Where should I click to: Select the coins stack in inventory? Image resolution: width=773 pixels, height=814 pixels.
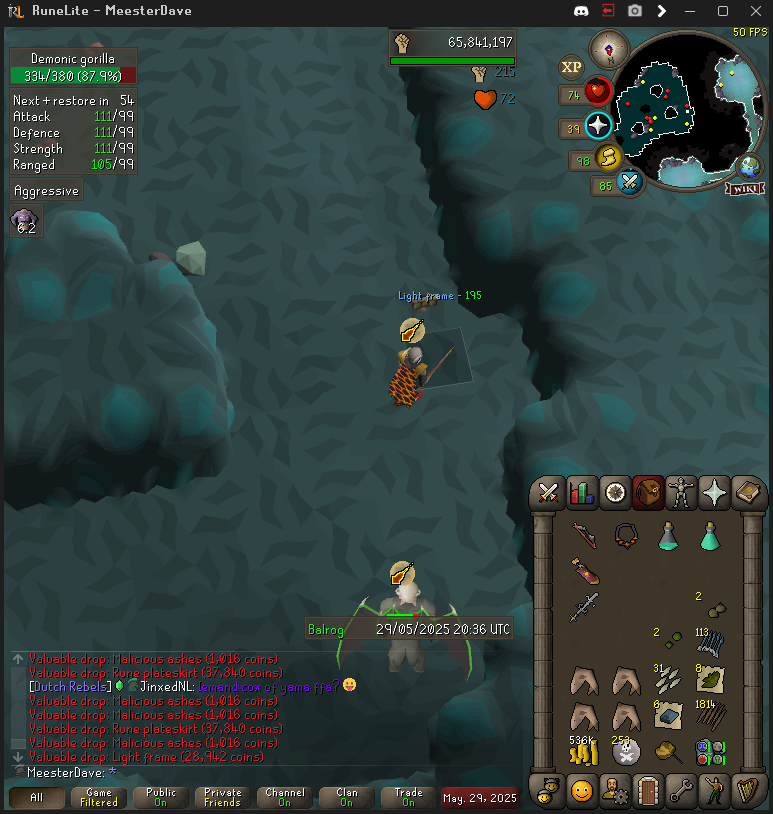click(585, 752)
